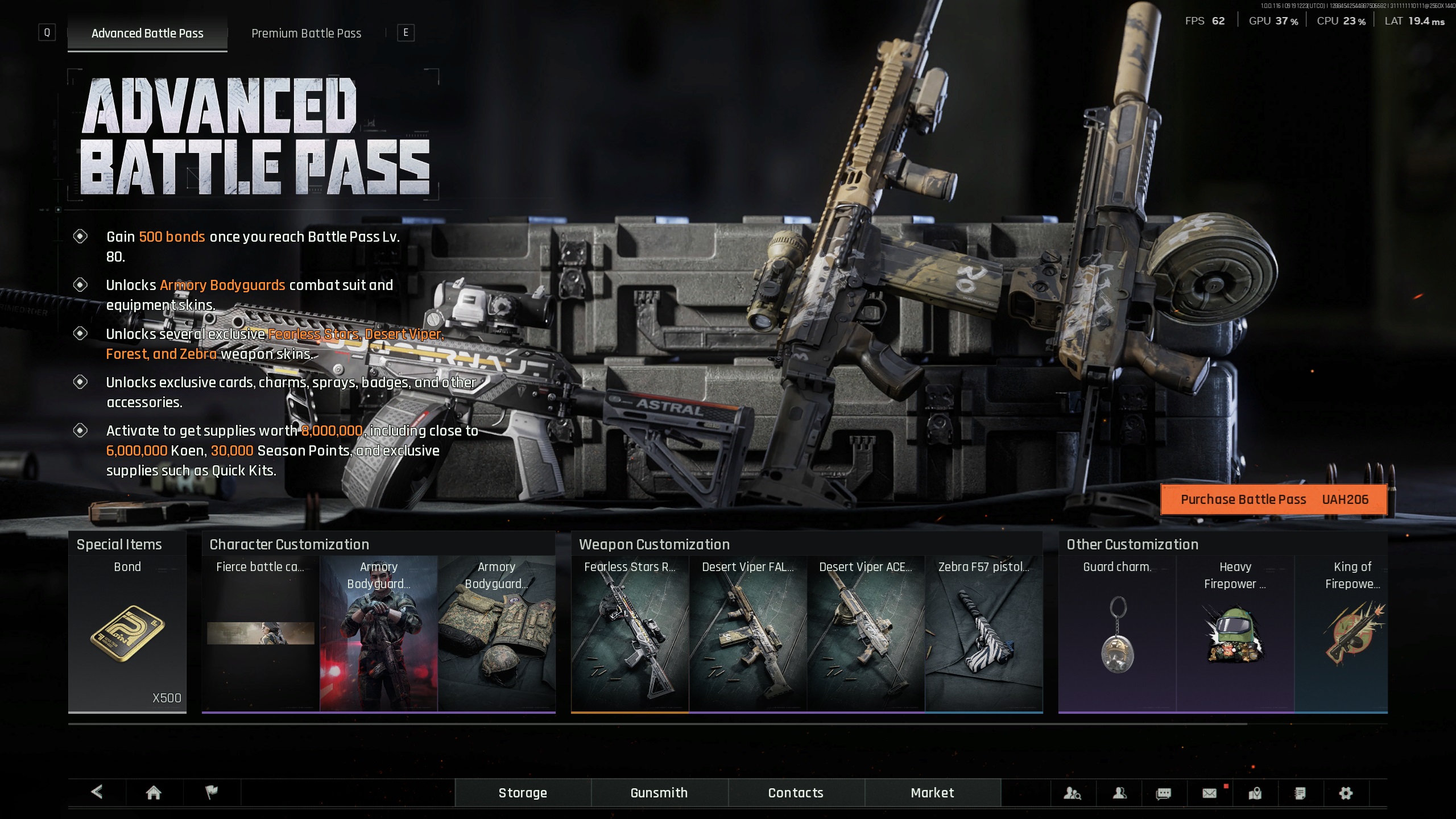Visit the Market
This screenshot has height=819, width=1456.
pos(932,792)
